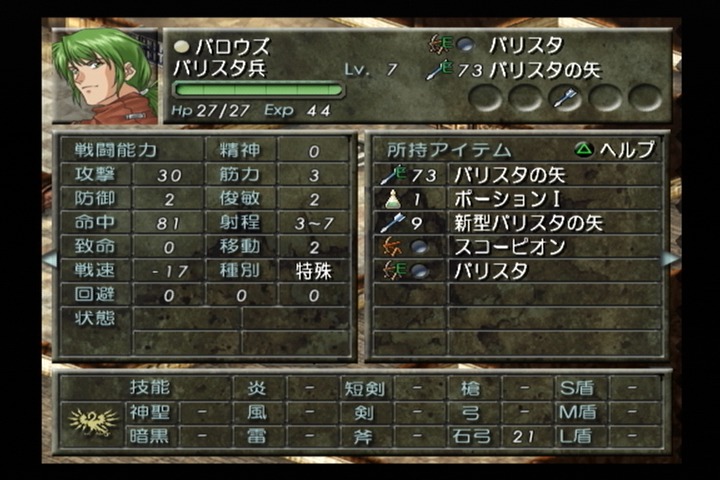This screenshot has height=480, width=720.
Task: Show the next unit with the right arrow
Action: [x=669, y=259]
